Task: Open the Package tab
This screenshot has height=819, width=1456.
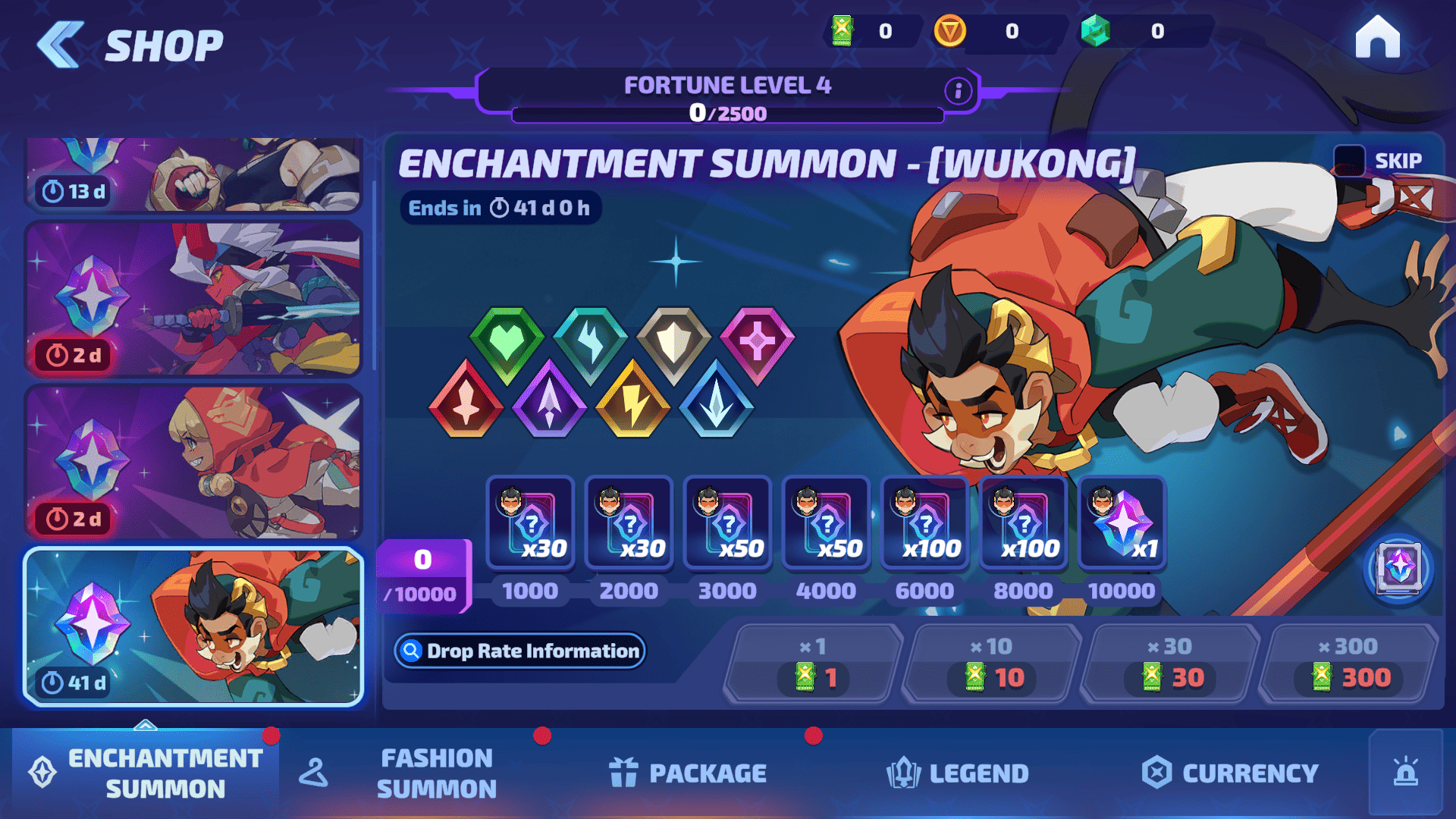Action: click(x=689, y=773)
